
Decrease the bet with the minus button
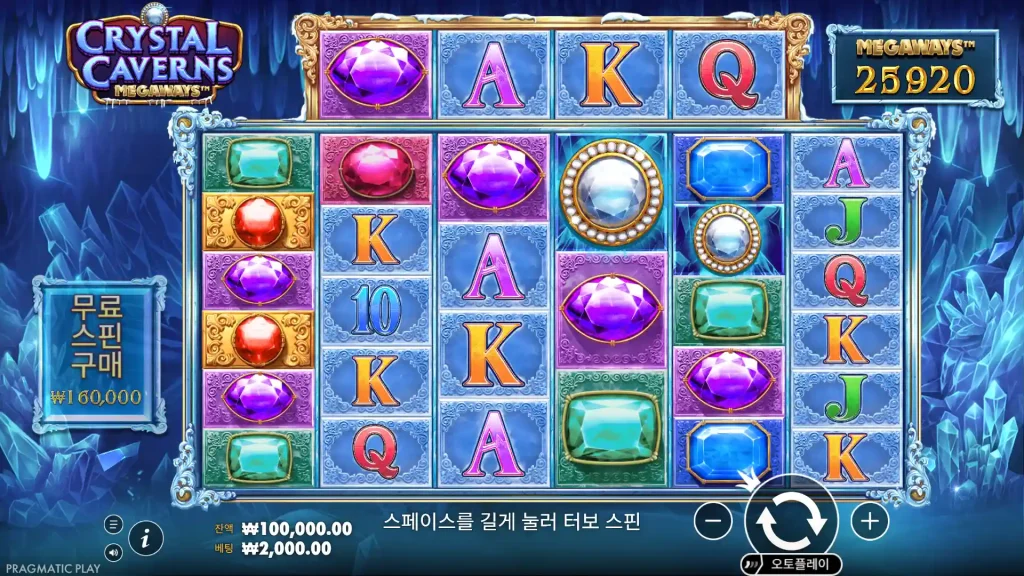pos(713,521)
